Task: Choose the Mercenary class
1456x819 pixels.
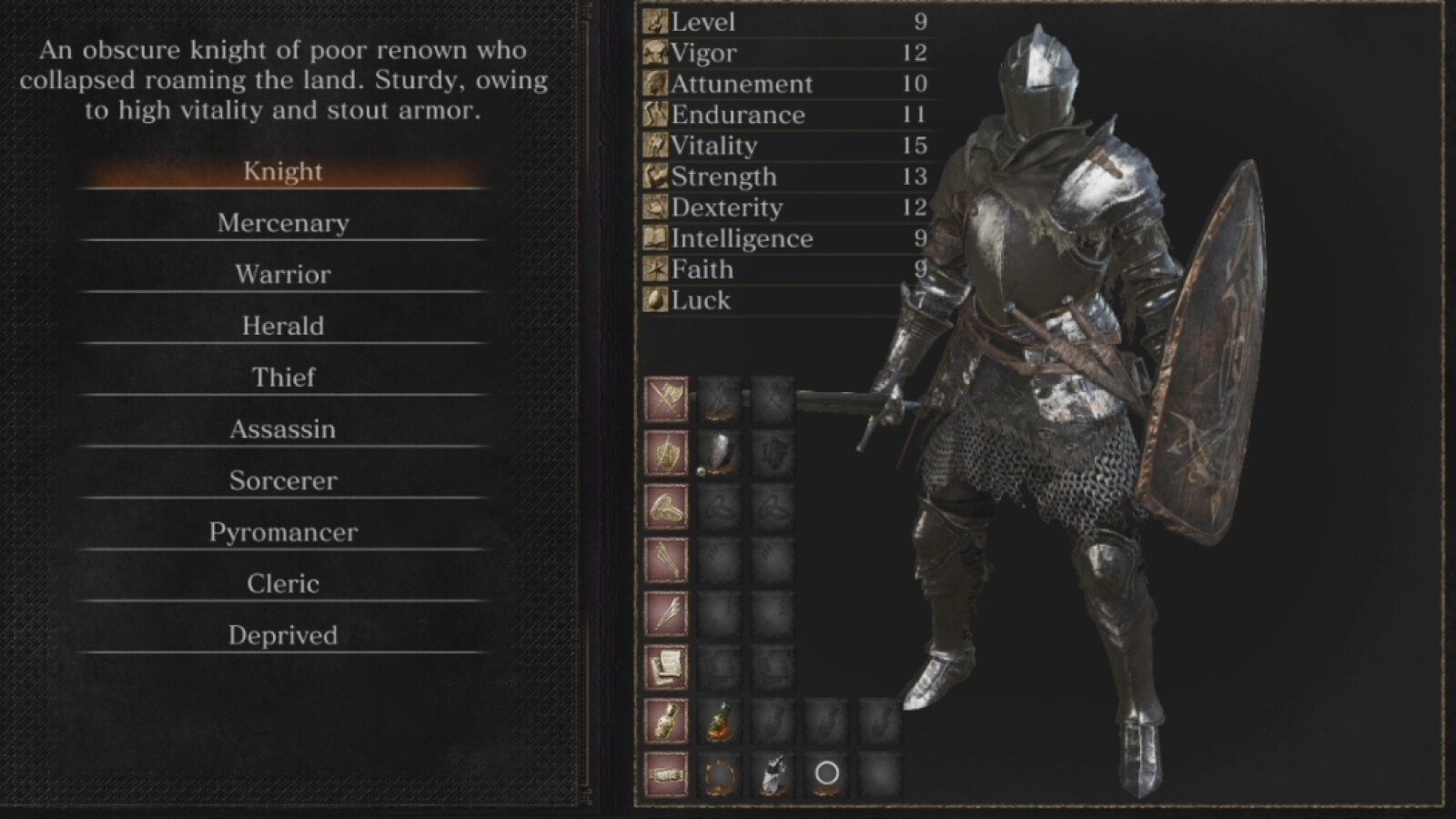Action: pyautogui.click(x=283, y=223)
